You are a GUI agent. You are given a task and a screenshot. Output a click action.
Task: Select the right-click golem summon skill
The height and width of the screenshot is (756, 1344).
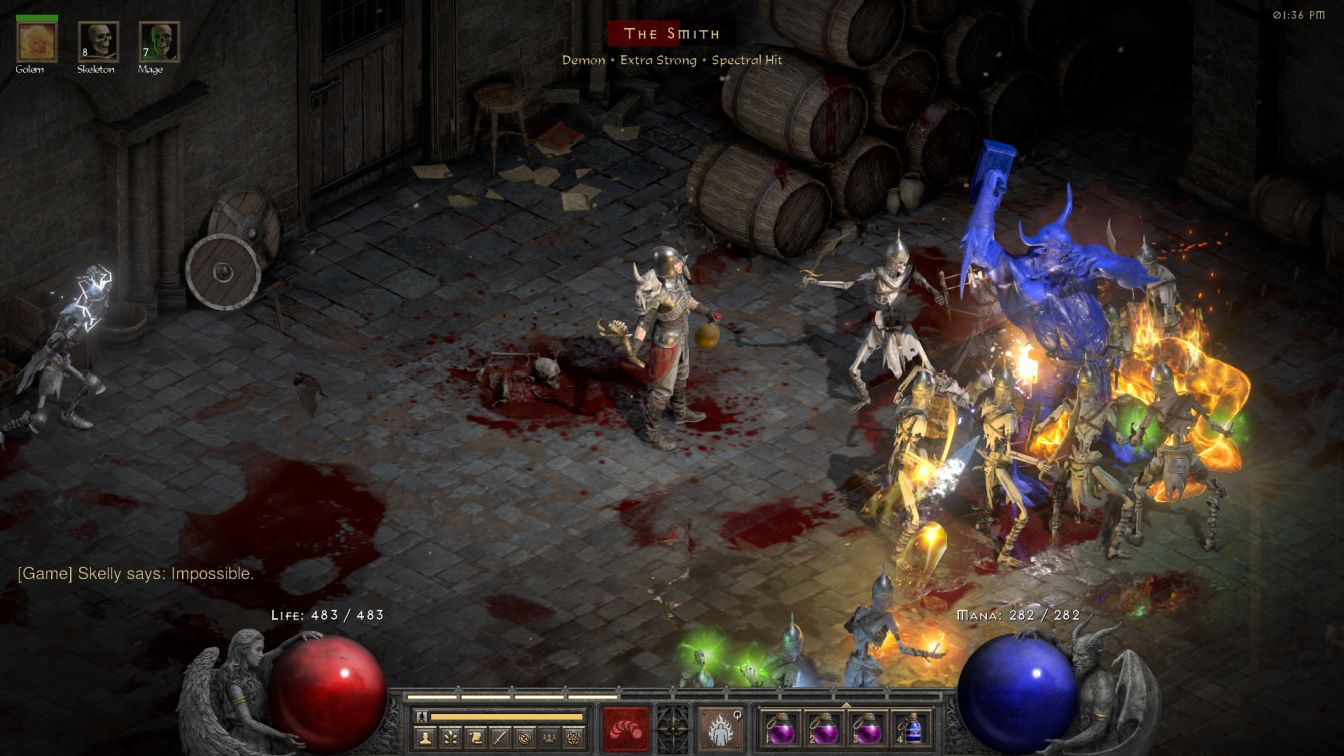719,727
